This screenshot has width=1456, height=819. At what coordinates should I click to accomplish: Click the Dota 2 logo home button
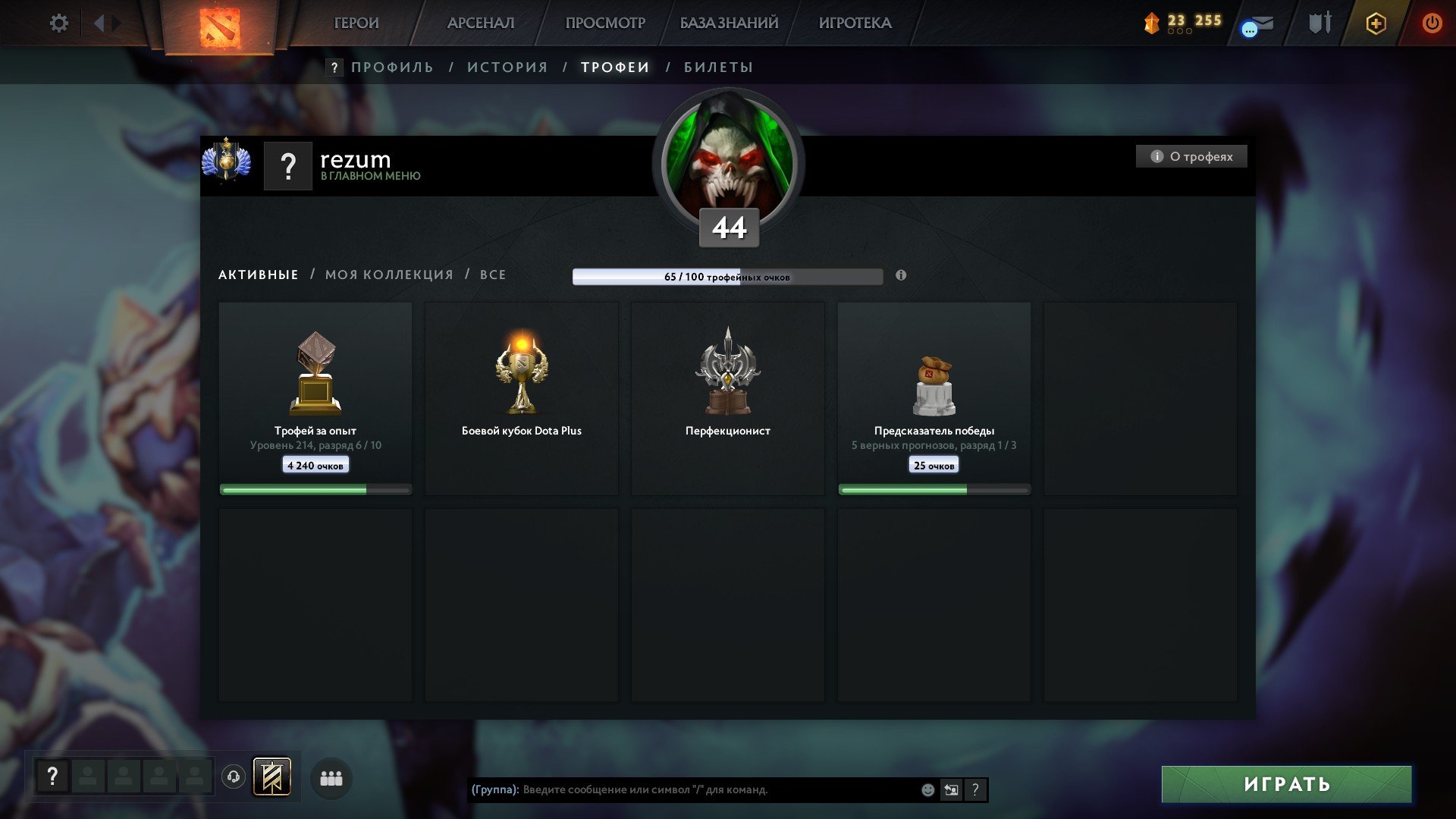pyautogui.click(x=220, y=27)
